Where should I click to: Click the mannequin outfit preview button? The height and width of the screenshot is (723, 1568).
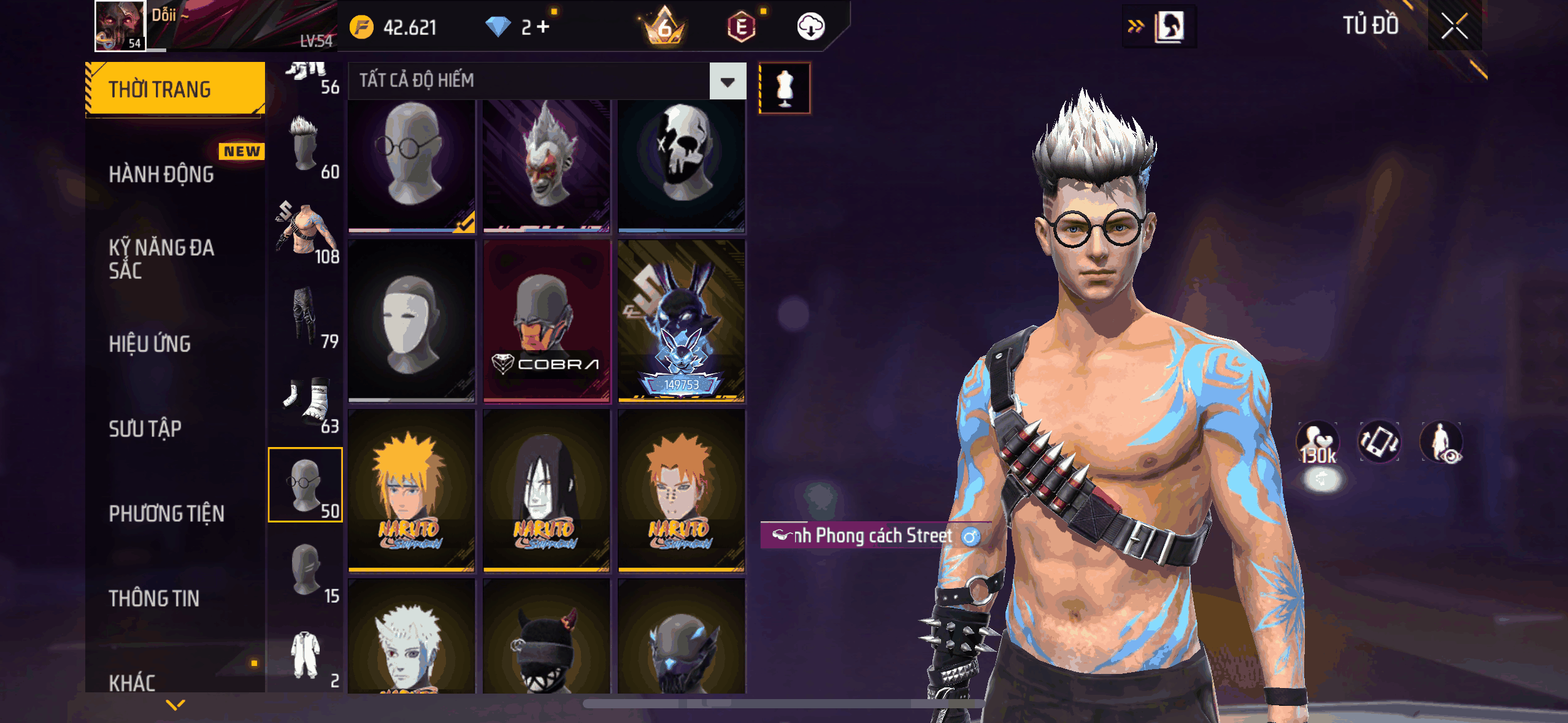785,88
